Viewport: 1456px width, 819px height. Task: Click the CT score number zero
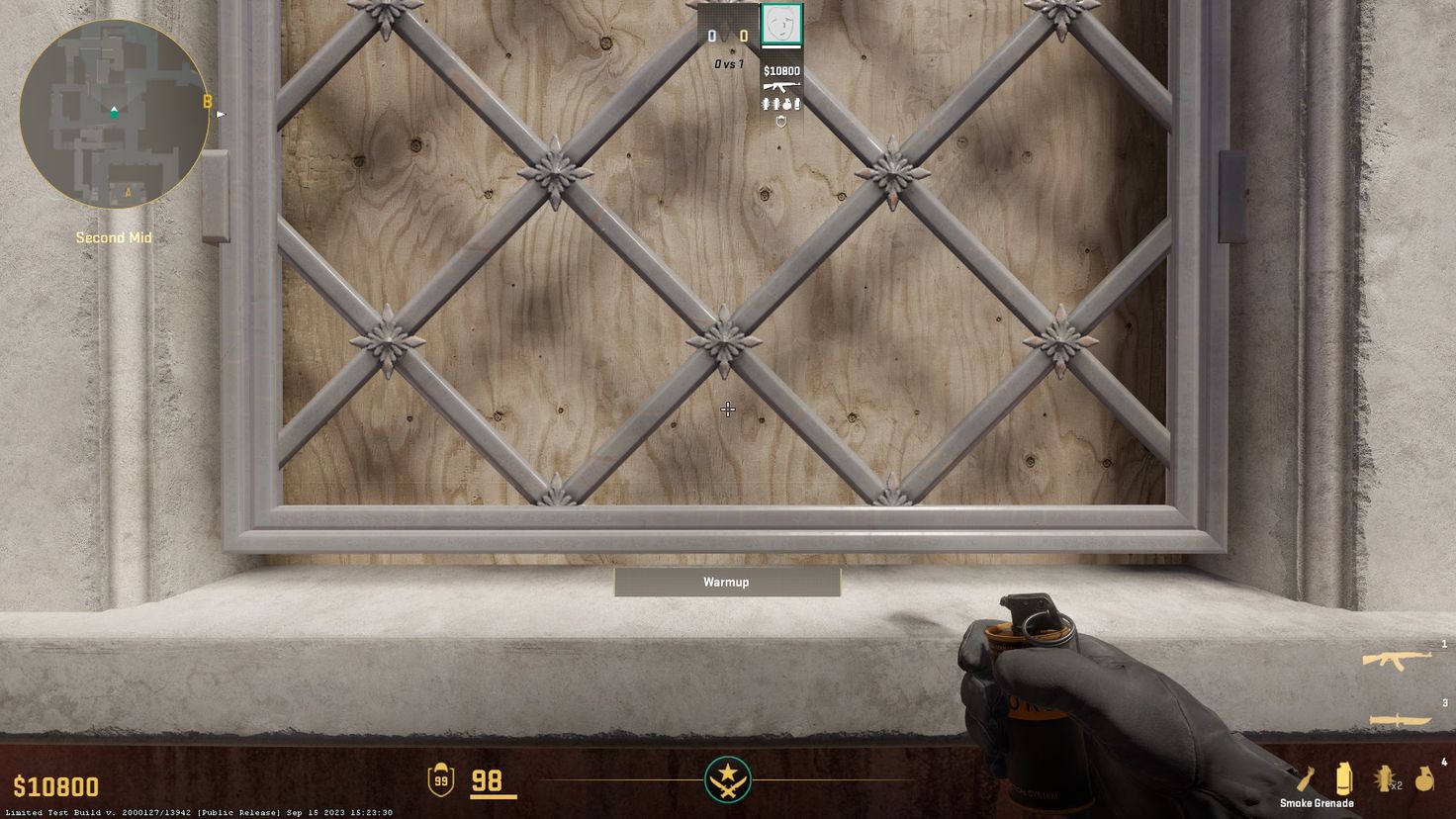coord(710,34)
